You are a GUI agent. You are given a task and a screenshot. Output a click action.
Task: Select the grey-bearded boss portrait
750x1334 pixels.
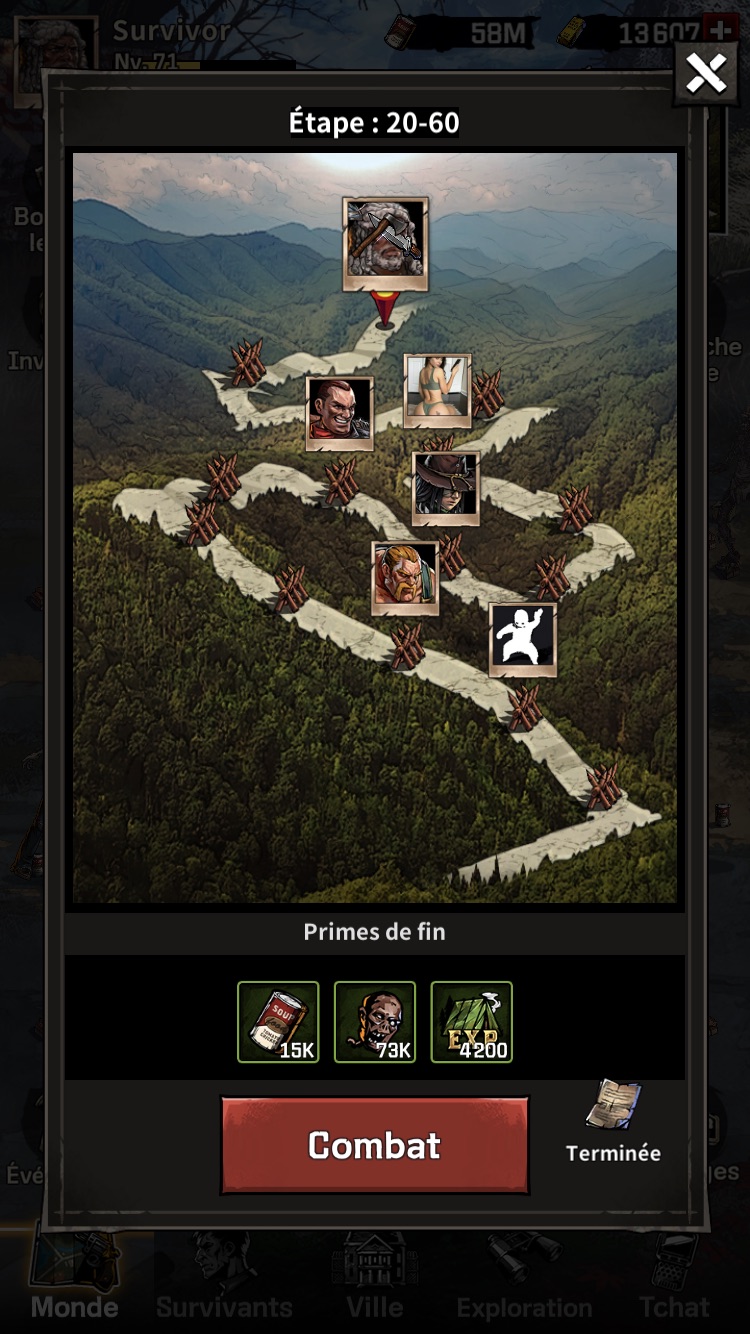pos(385,241)
